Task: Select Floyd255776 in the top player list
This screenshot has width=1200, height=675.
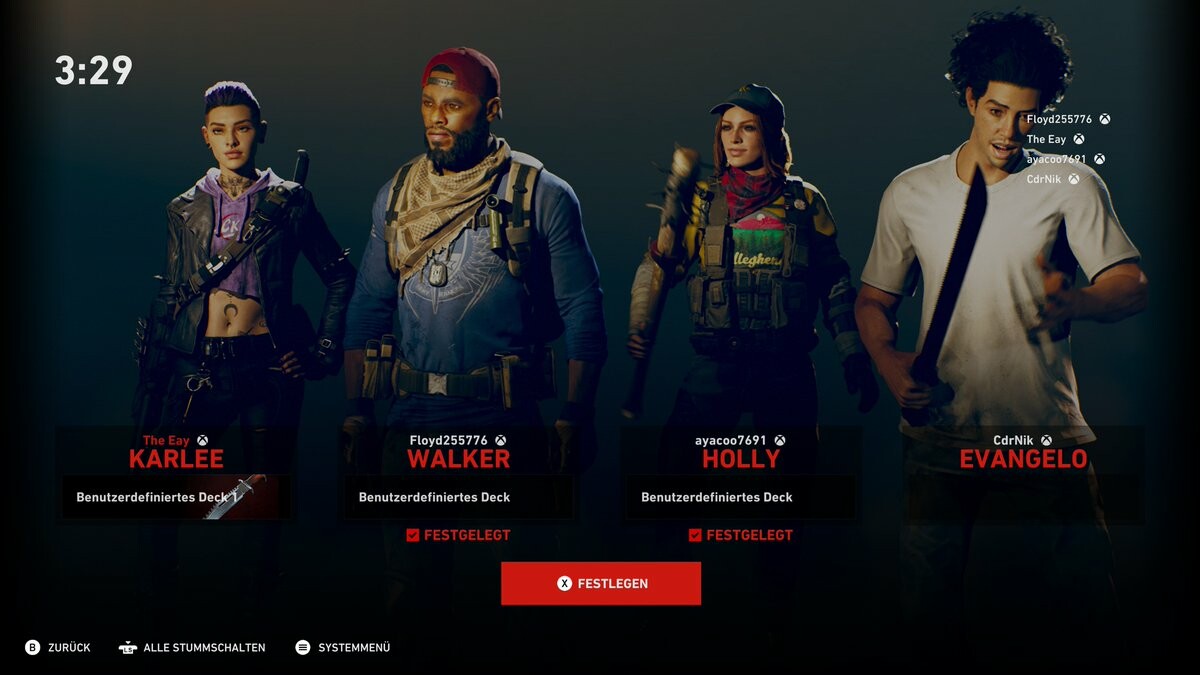Action: (1059, 119)
